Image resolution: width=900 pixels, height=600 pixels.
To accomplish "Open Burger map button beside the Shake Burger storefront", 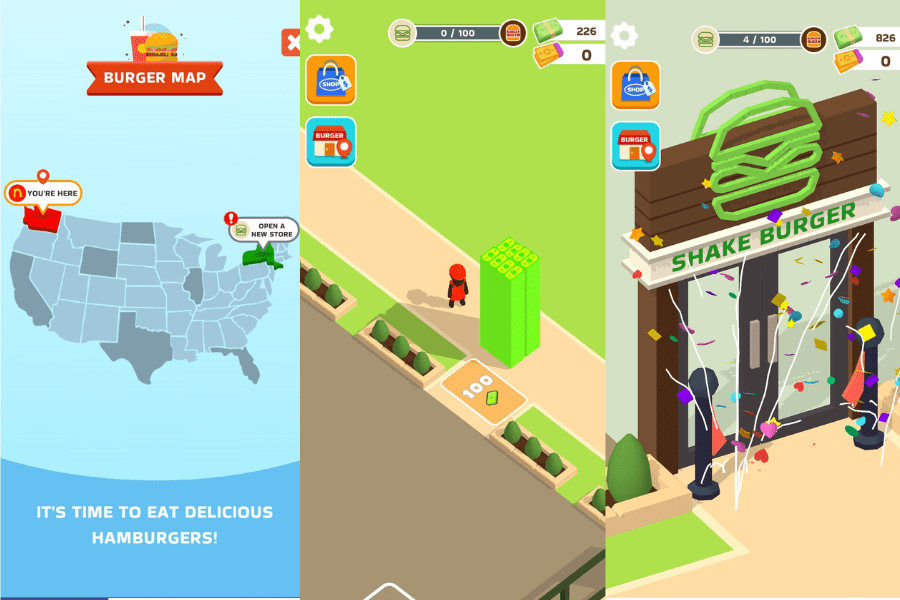I will (635, 146).
